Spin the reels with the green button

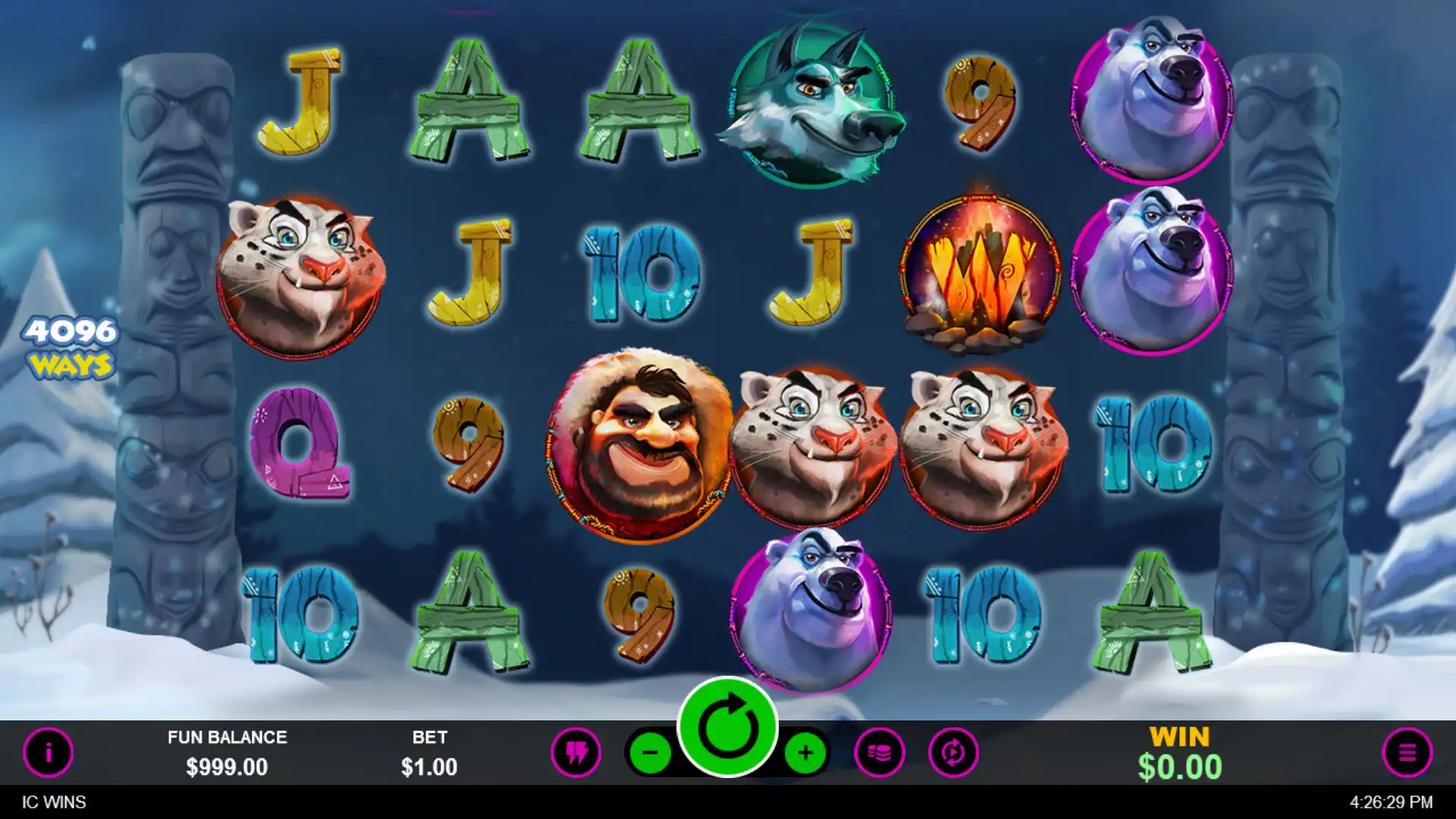click(x=727, y=727)
